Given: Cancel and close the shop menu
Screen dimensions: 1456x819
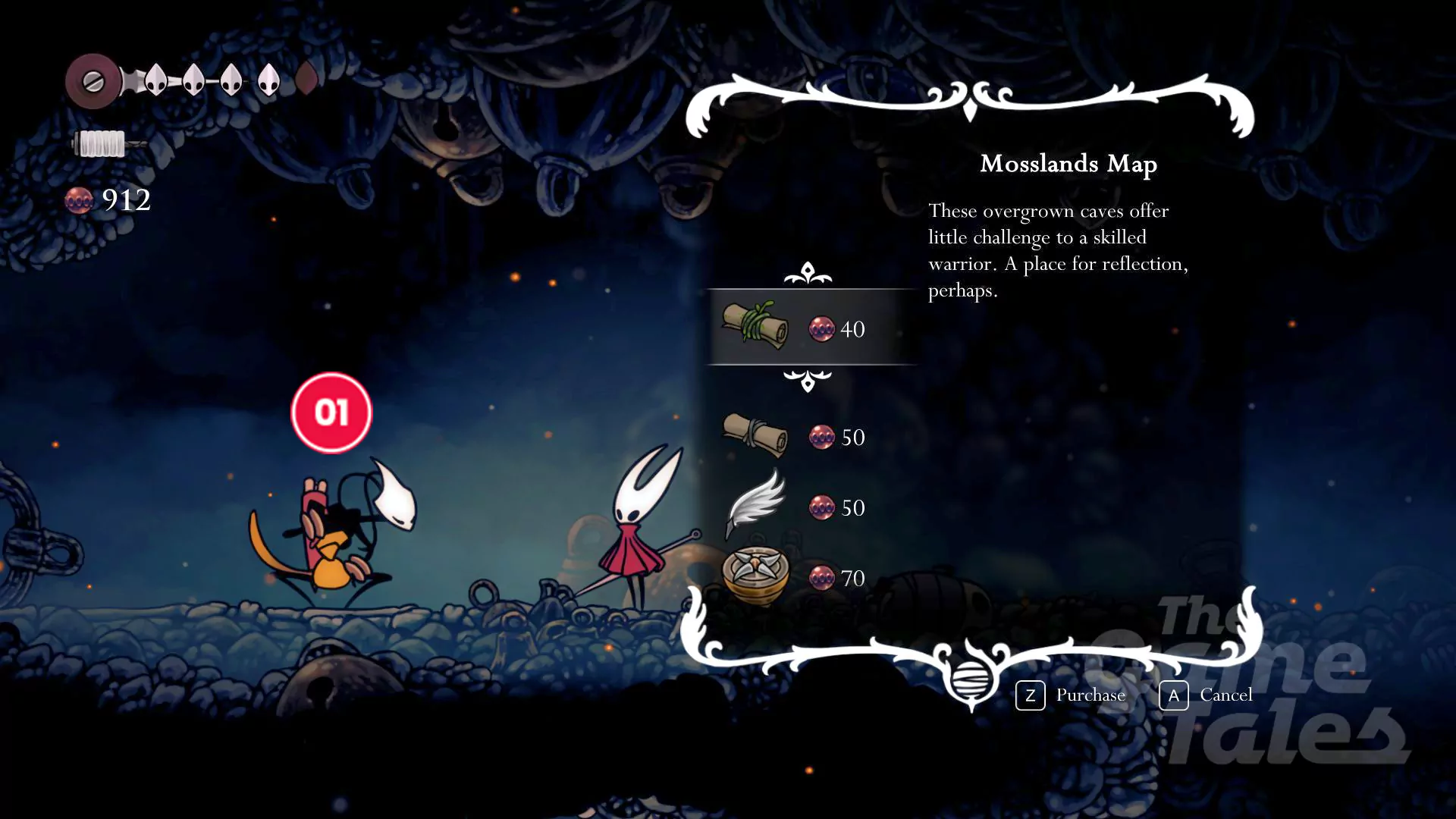Looking at the screenshot, I should pyautogui.click(x=1207, y=695).
